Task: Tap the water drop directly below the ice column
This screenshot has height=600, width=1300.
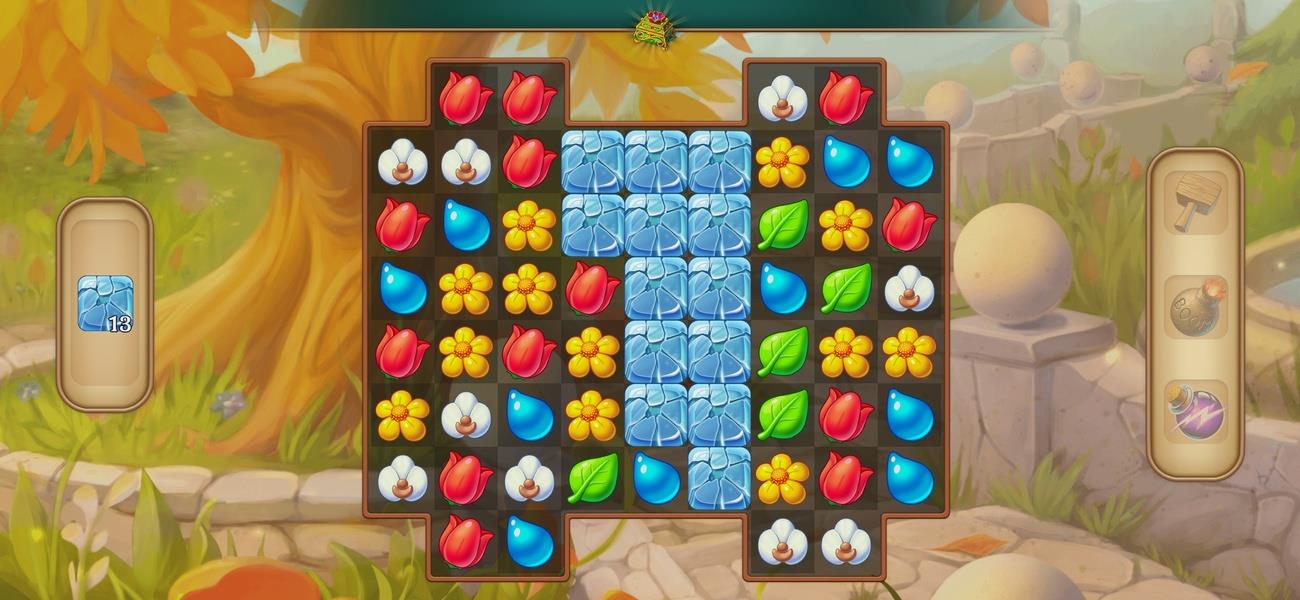Action: pyautogui.click(x=656, y=478)
